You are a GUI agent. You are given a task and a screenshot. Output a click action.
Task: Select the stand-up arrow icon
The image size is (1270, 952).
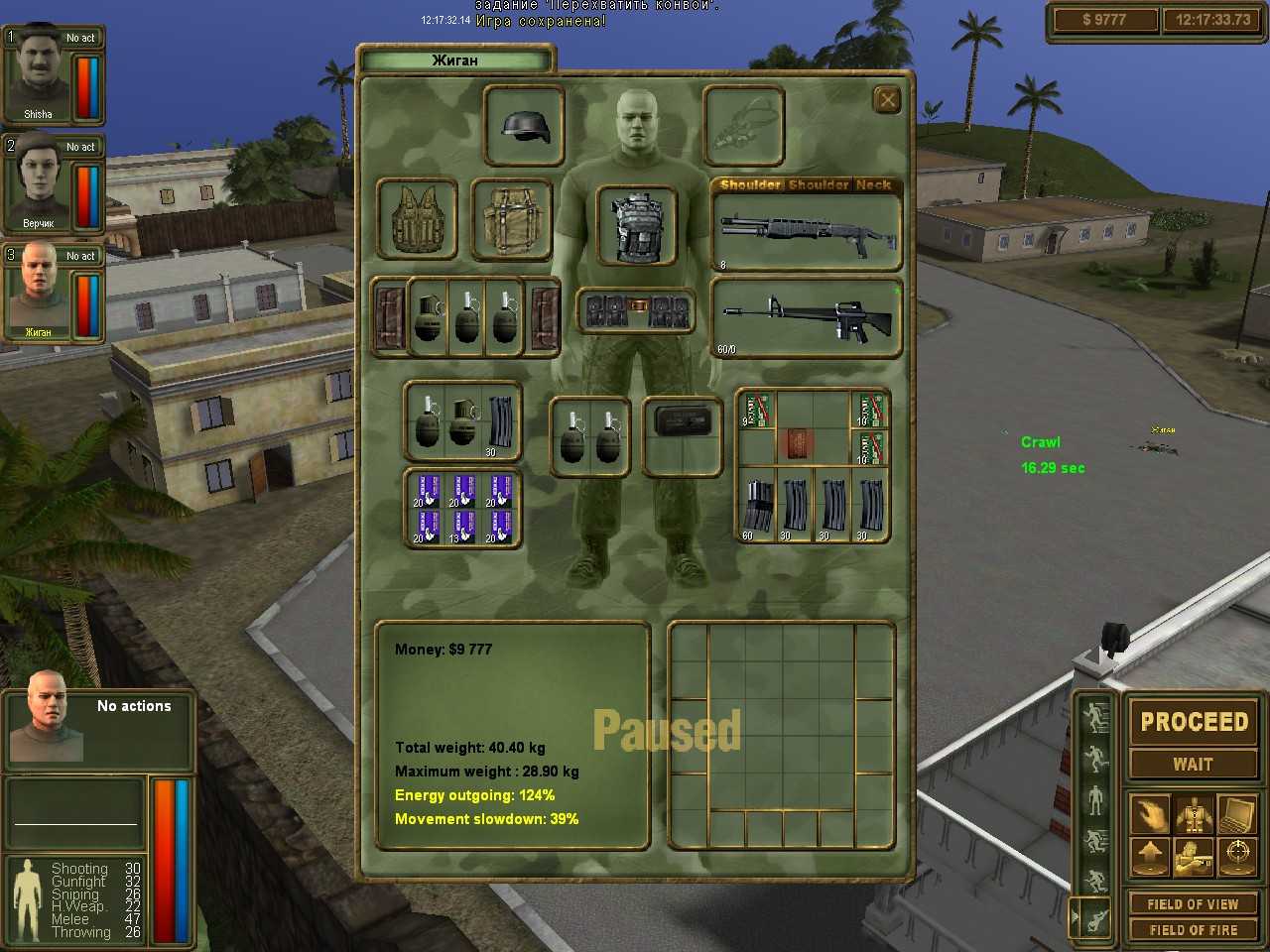tap(1151, 855)
